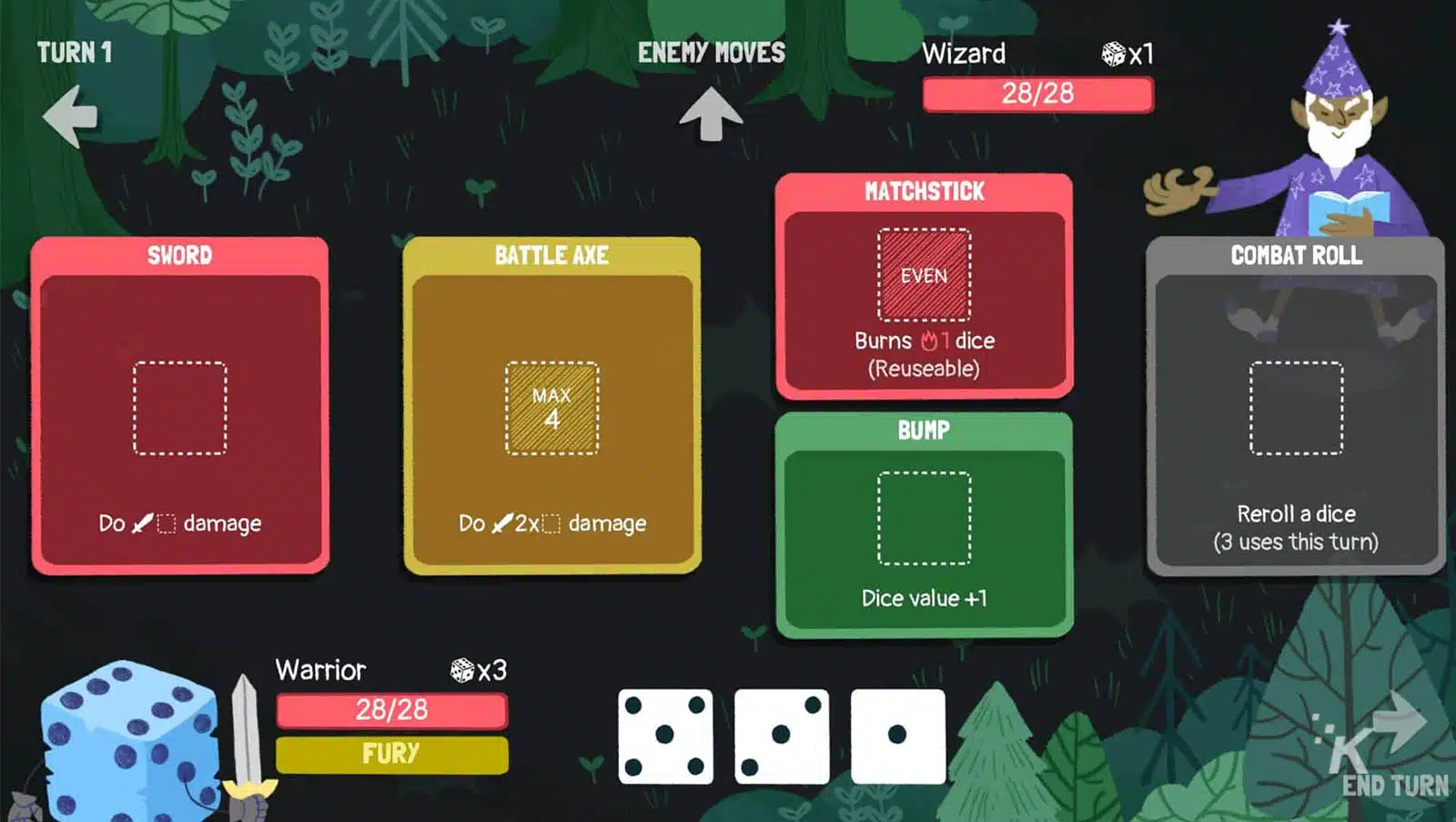
Task: Place a die in the Sword slot
Action: tap(179, 408)
